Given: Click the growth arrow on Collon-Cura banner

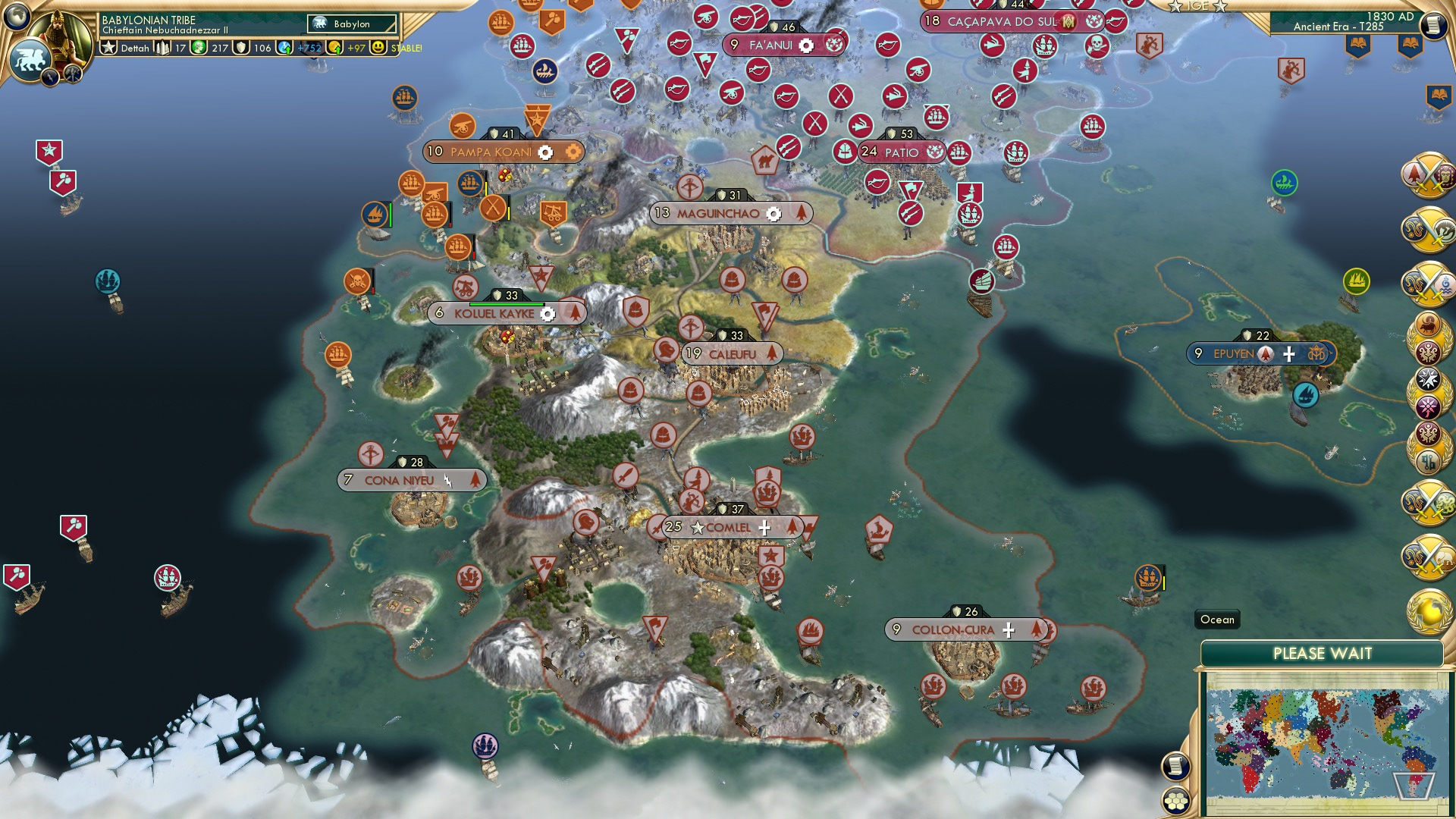Looking at the screenshot, I should pos(1038,629).
